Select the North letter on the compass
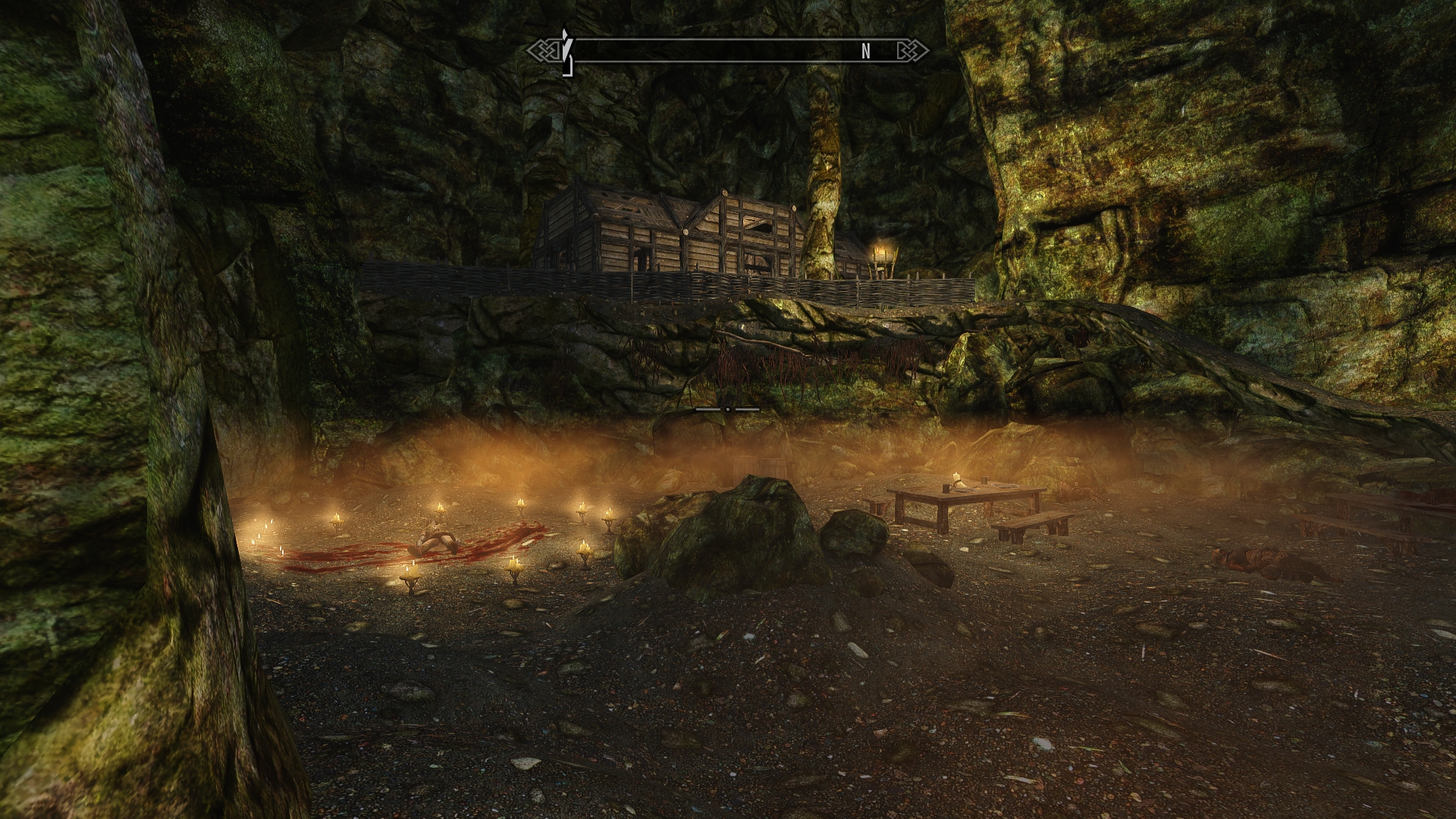1456x819 pixels. (866, 52)
